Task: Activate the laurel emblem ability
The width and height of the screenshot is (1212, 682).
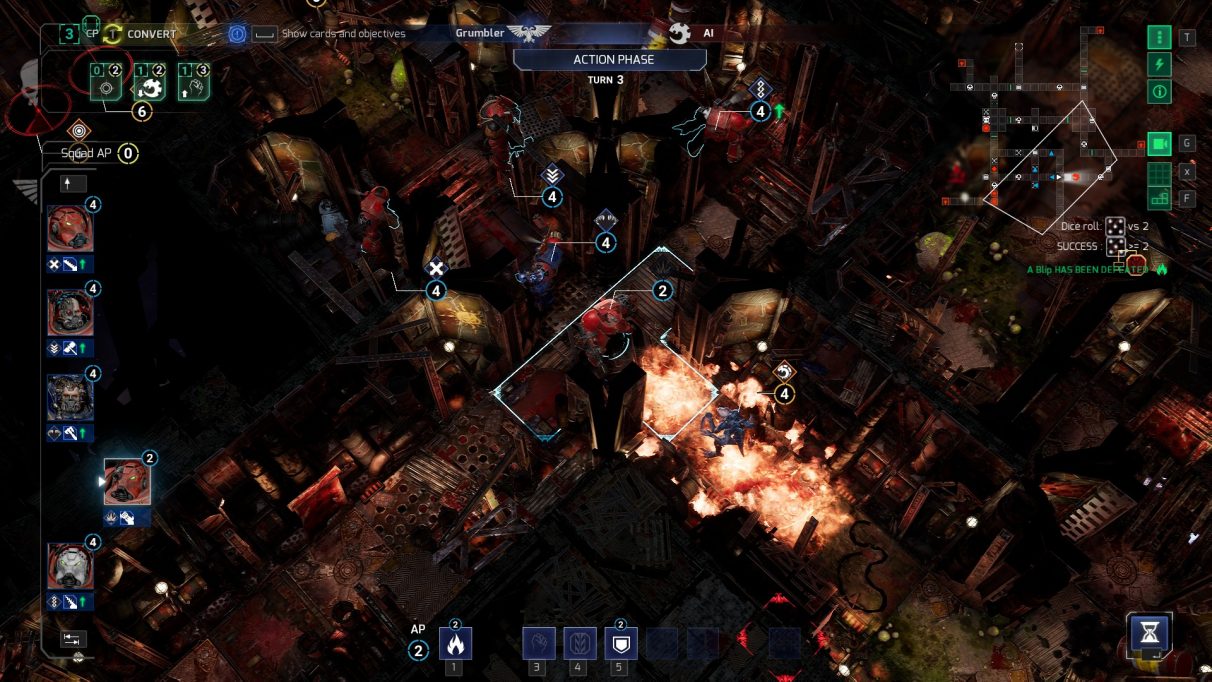Action: point(579,643)
